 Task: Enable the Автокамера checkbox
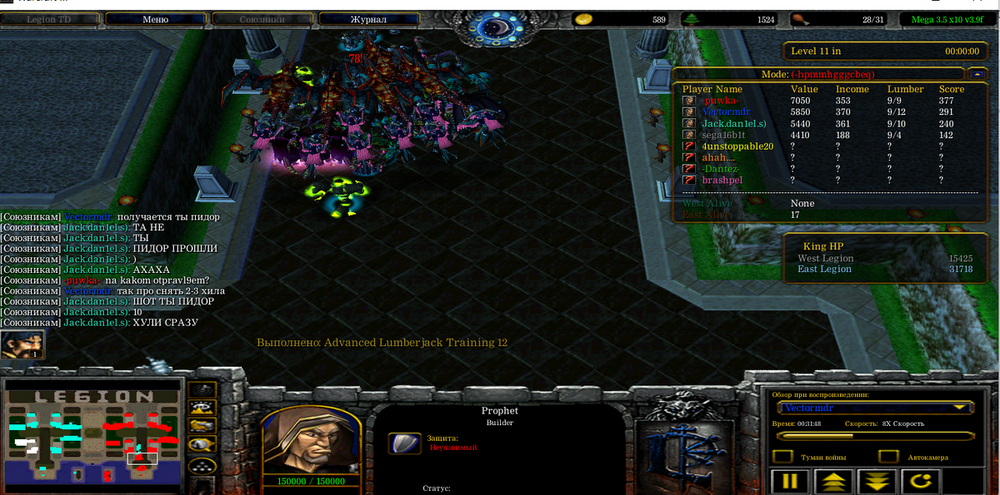pos(886,457)
